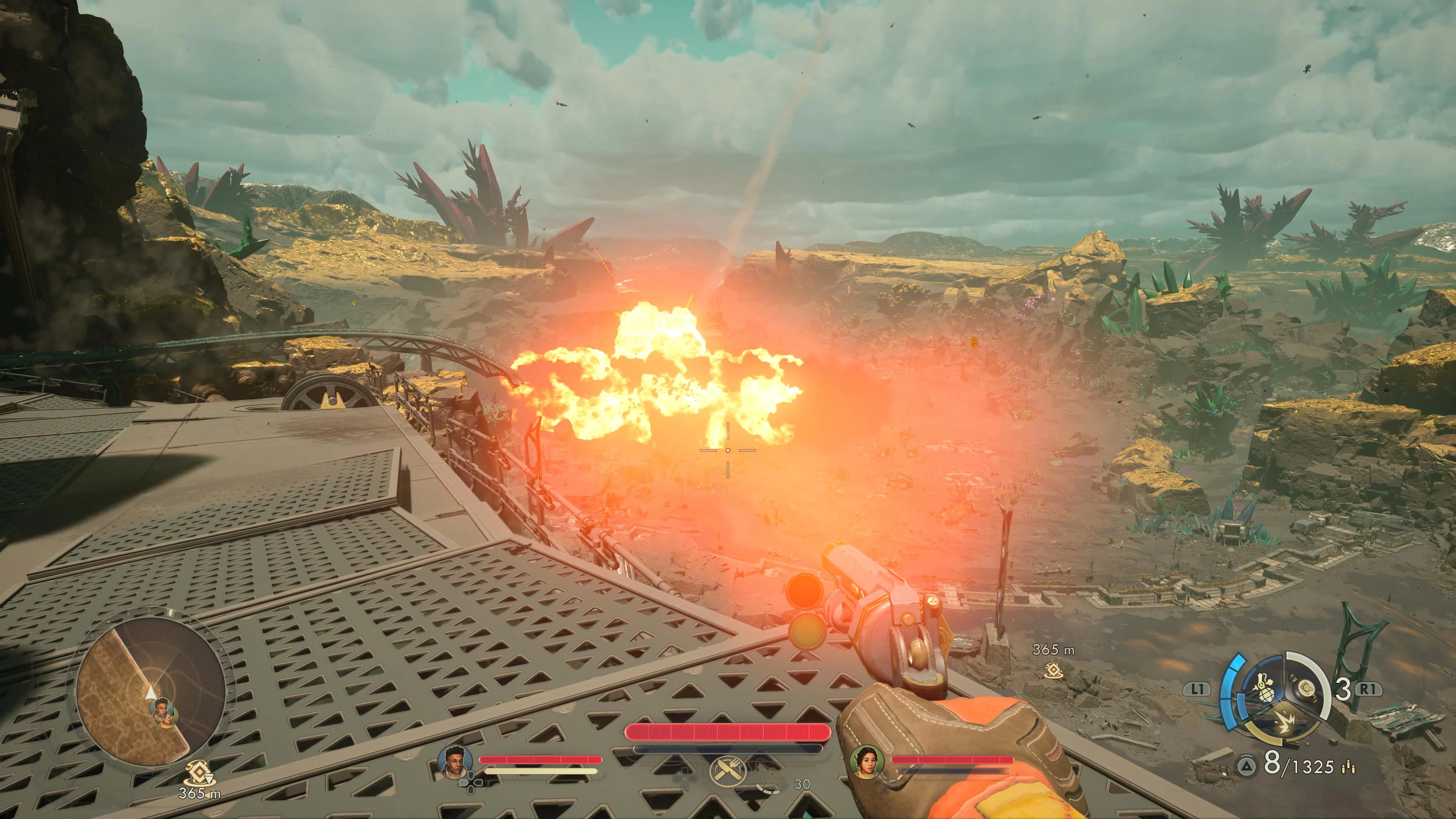Click the objective waypoint marker showing 365 m

pos(1053,670)
